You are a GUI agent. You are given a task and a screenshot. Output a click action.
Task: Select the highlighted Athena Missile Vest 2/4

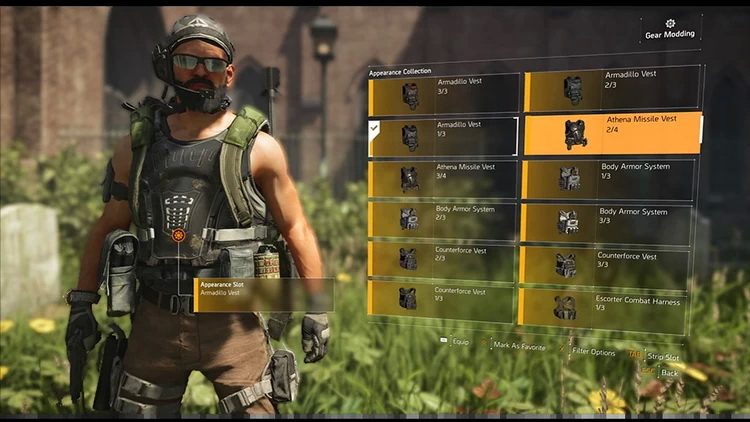[612, 134]
